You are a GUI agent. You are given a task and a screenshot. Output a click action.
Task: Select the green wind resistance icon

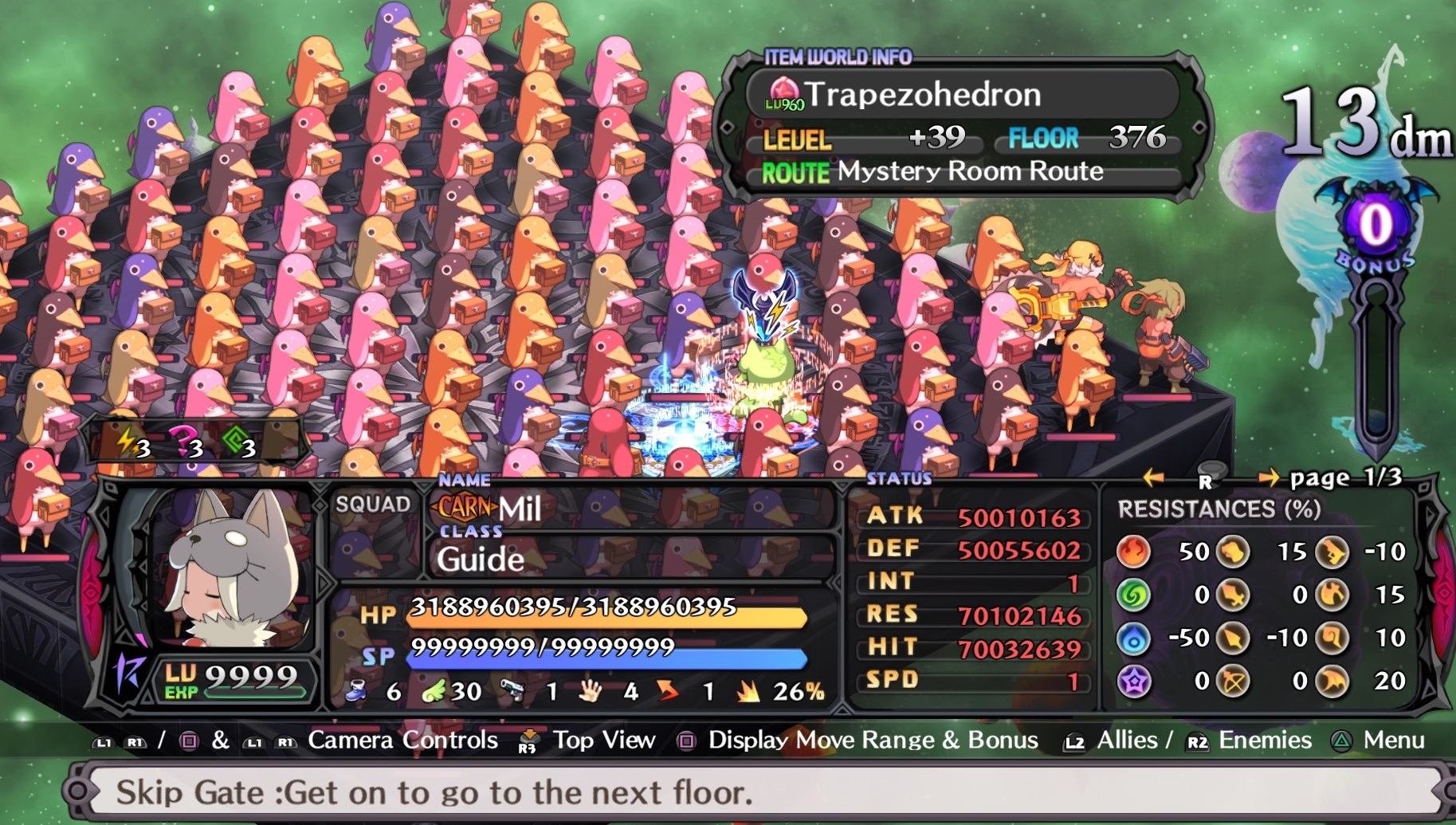click(1132, 595)
